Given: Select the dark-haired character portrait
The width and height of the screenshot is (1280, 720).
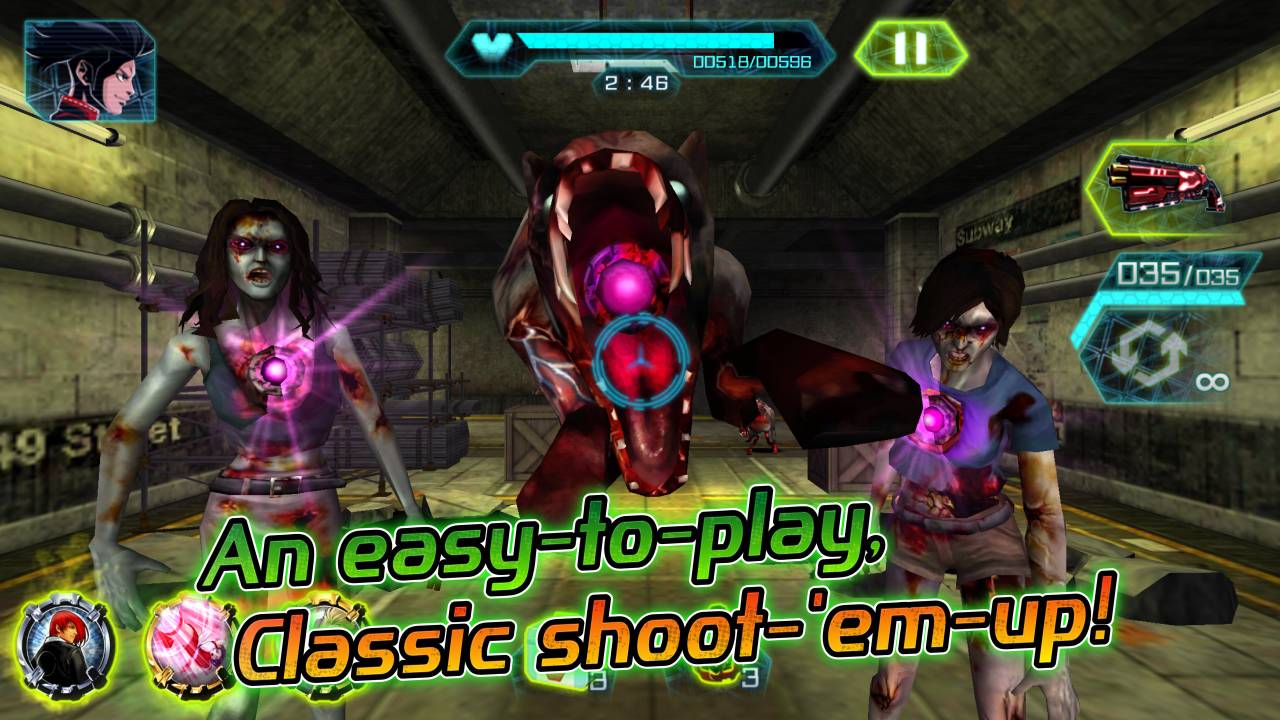Looking at the screenshot, I should [89, 70].
